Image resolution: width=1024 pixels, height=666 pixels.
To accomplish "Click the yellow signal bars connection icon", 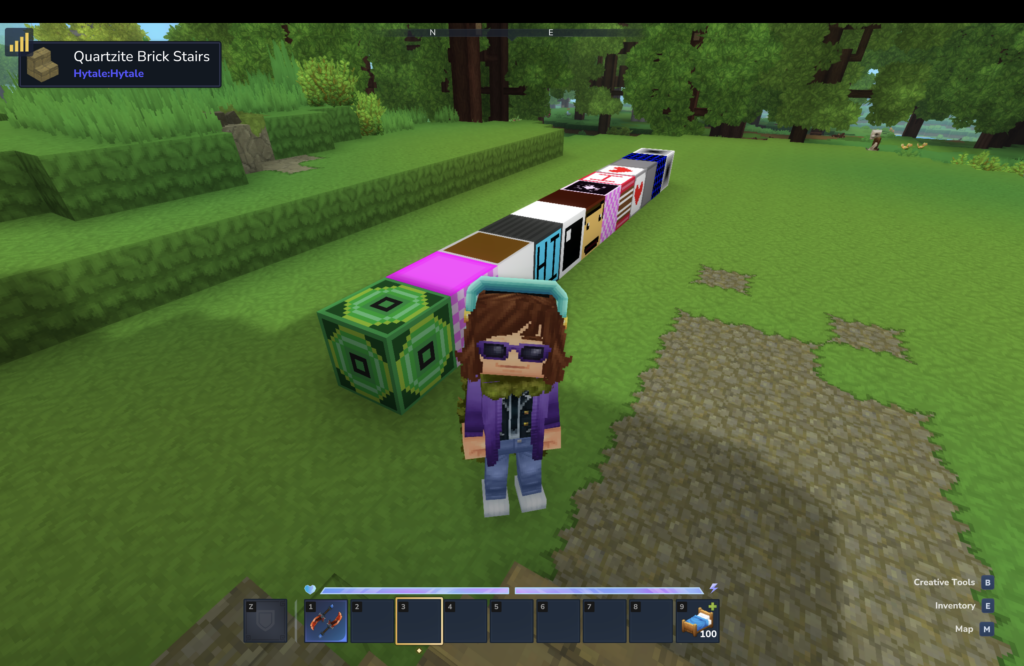I will [x=19, y=42].
